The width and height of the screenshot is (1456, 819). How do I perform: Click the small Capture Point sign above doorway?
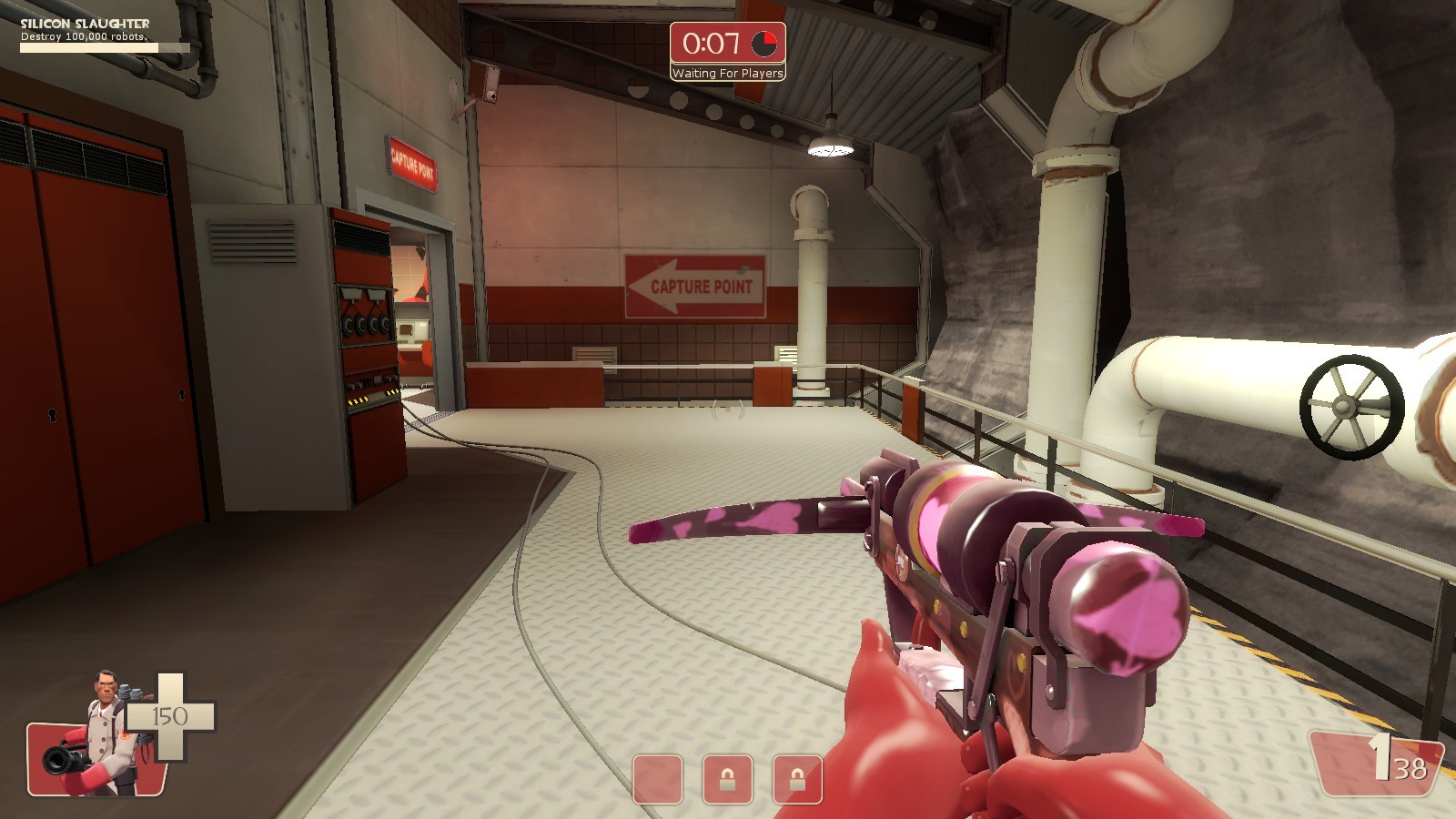[x=411, y=164]
